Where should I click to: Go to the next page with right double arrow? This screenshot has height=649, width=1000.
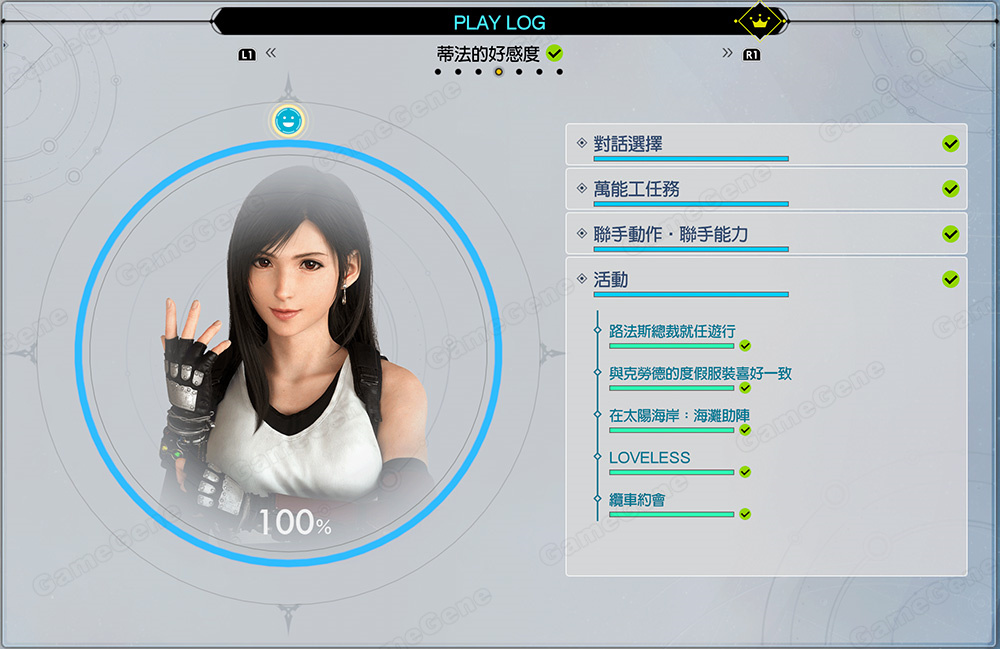point(727,53)
